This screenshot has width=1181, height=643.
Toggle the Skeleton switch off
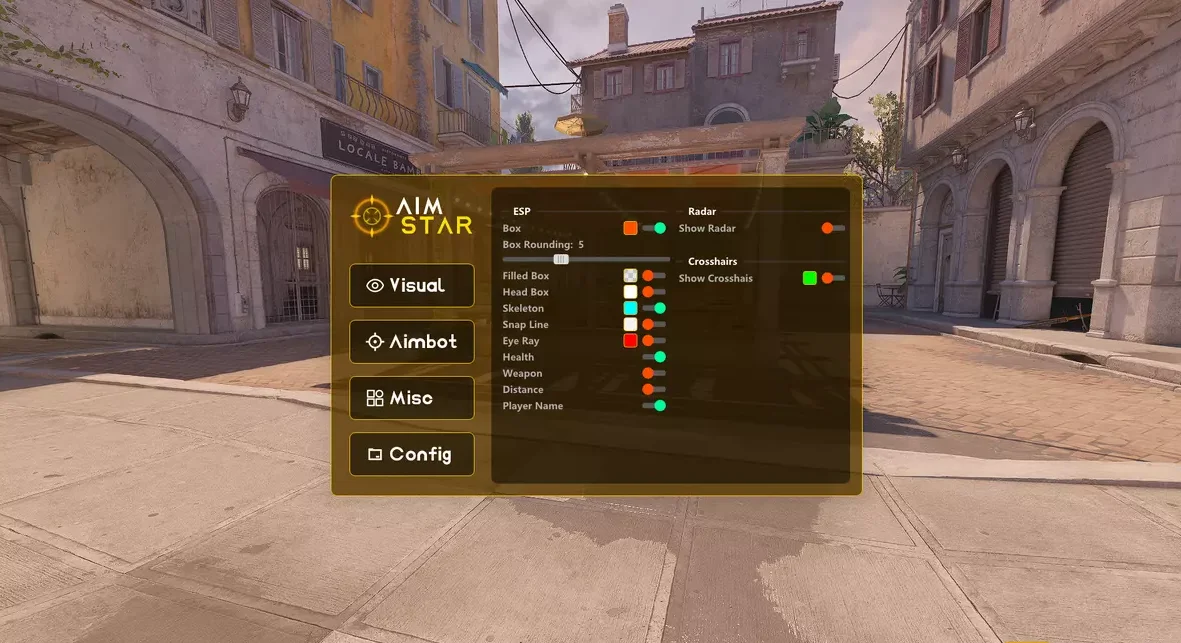click(x=654, y=308)
